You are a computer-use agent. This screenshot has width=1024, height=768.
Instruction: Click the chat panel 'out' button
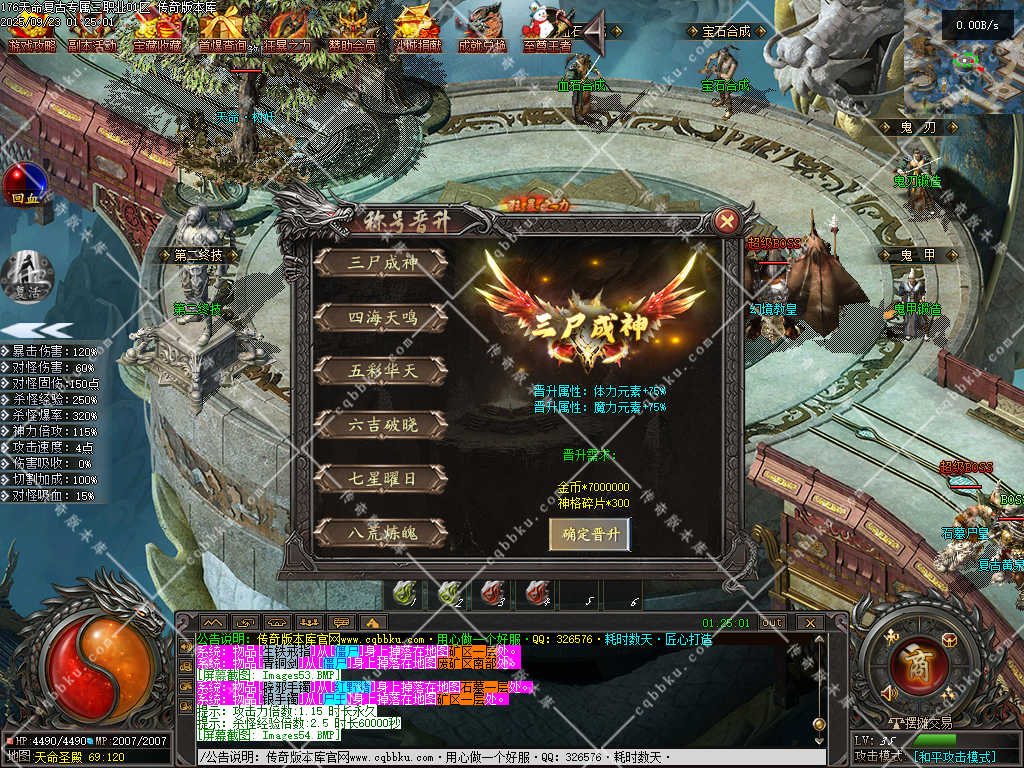click(x=772, y=622)
